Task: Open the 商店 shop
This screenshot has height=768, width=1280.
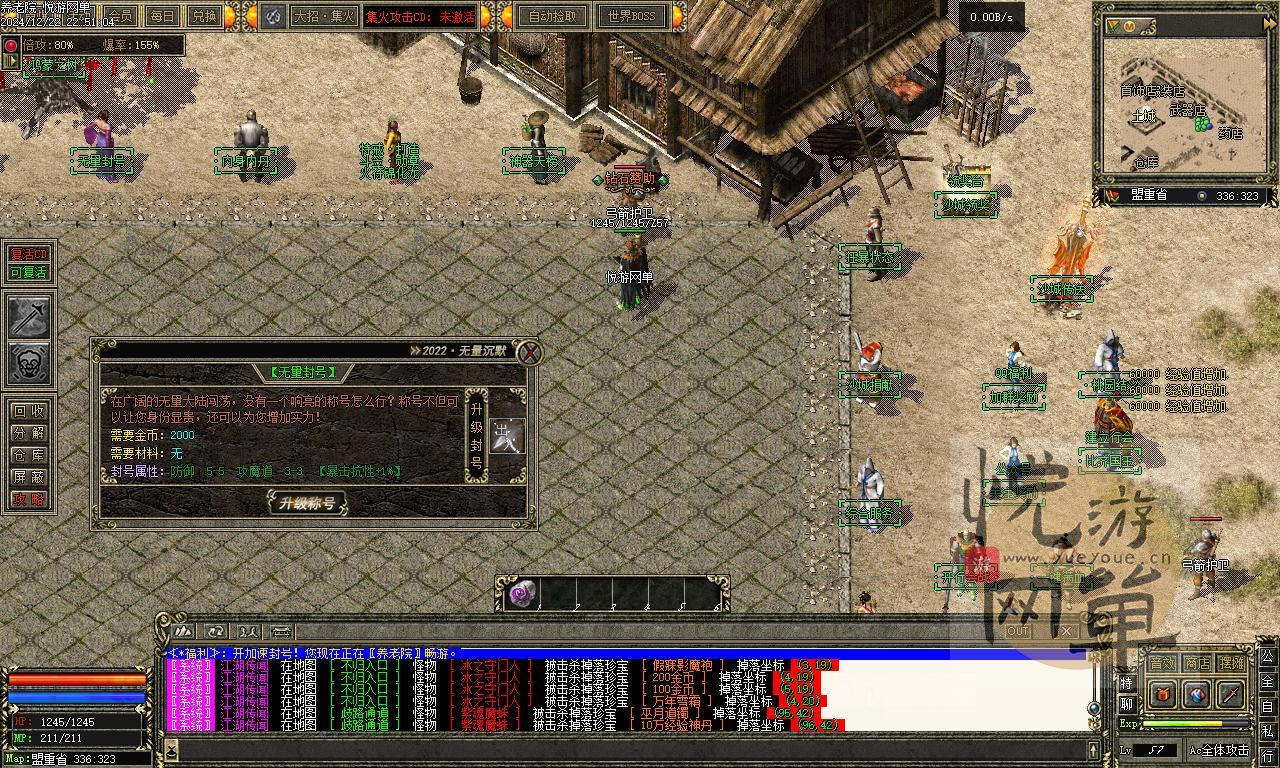Action: [x=1197, y=663]
